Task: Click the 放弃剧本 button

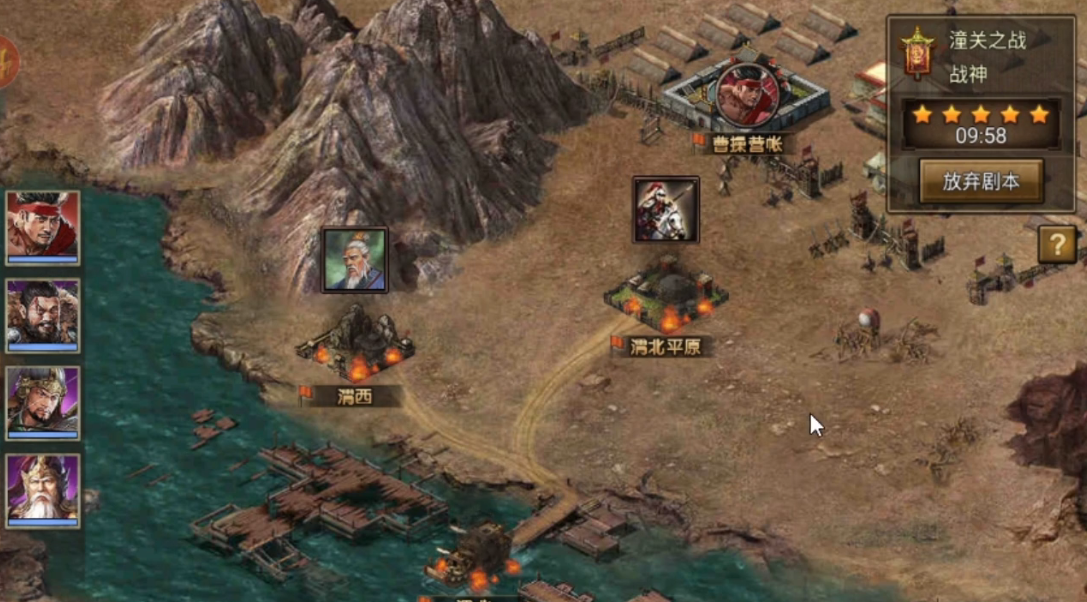Action: (x=980, y=181)
